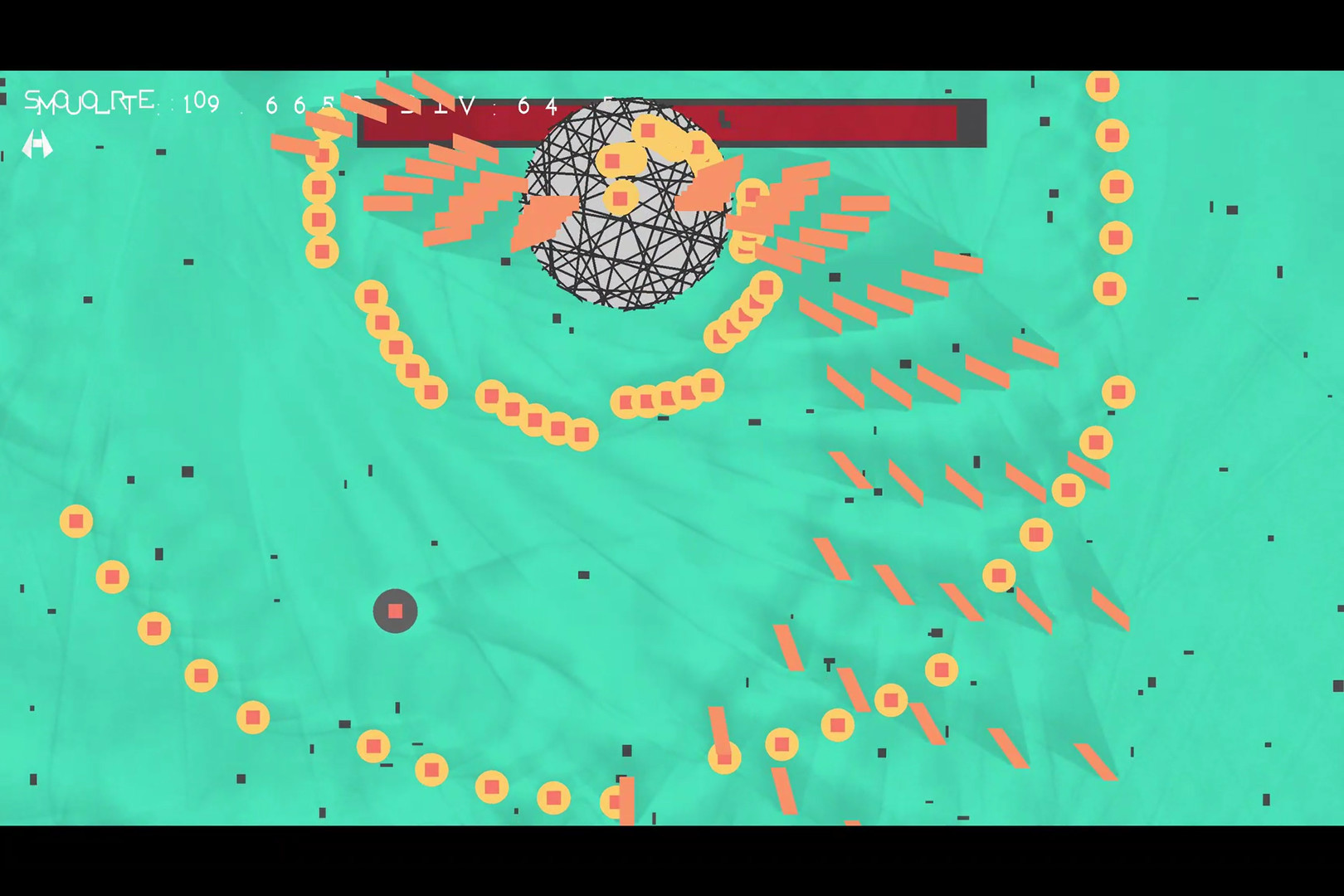Click the dark circle player orb
This screenshot has height=896, width=1344.
(395, 611)
